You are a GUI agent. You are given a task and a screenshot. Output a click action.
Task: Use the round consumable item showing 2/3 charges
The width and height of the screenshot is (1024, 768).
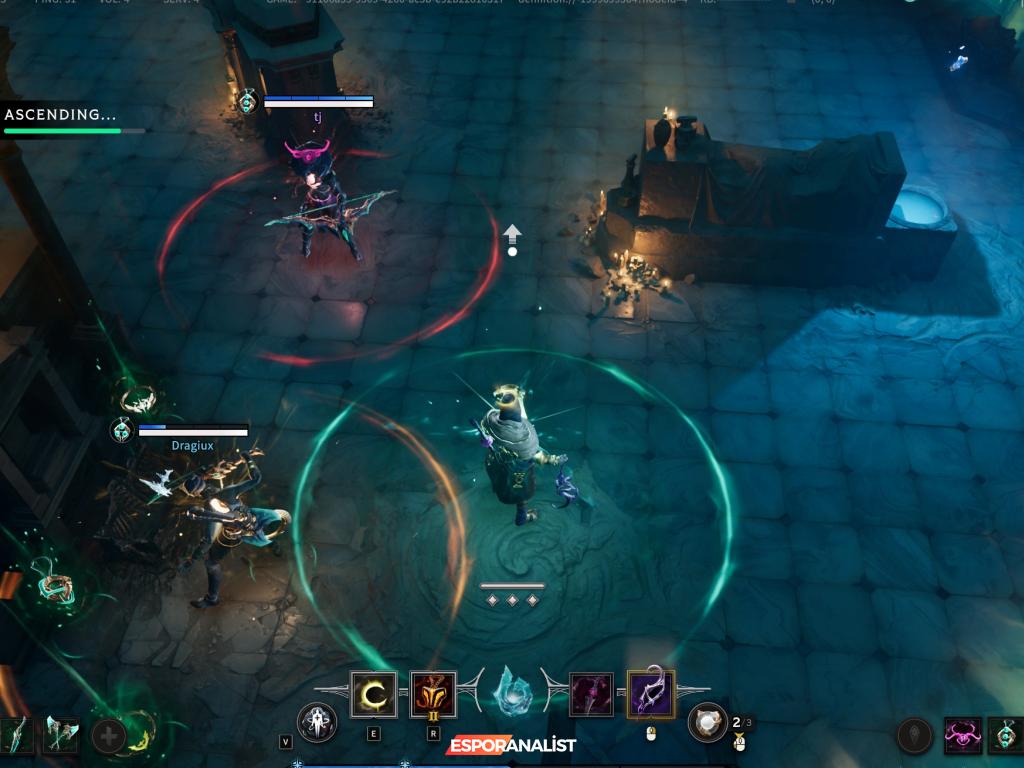pyautogui.click(x=708, y=722)
